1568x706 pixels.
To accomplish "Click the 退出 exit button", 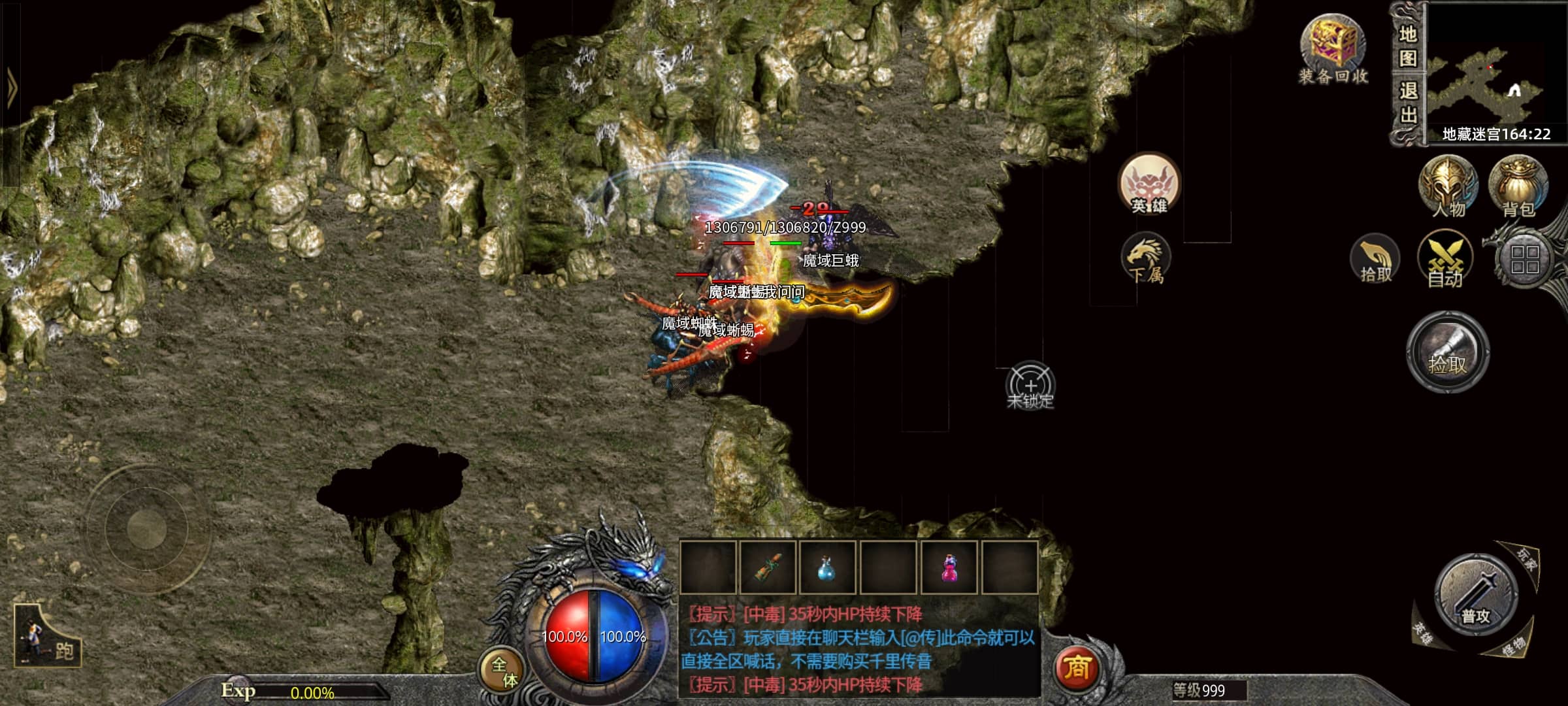I will 1408,103.
